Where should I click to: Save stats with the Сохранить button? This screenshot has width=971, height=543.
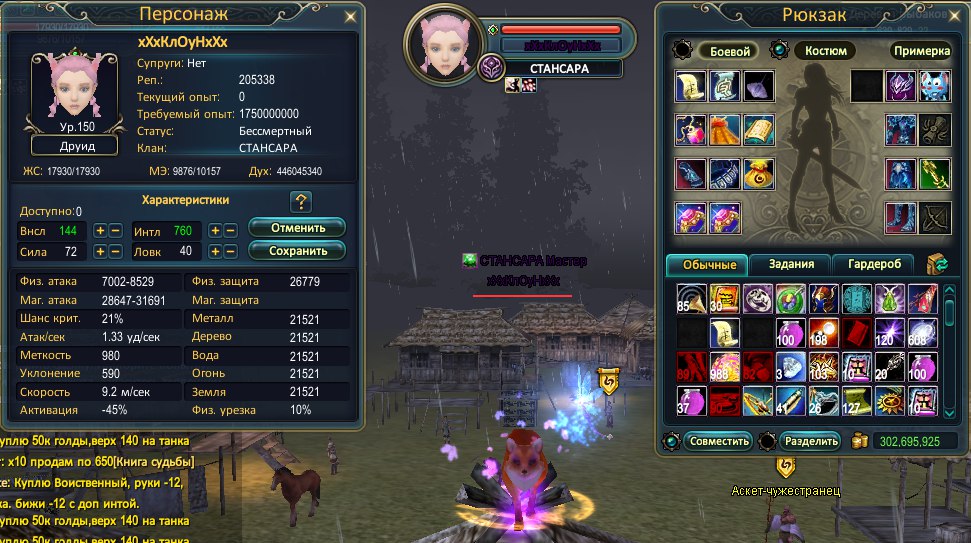pyautogui.click(x=296, y=250)
